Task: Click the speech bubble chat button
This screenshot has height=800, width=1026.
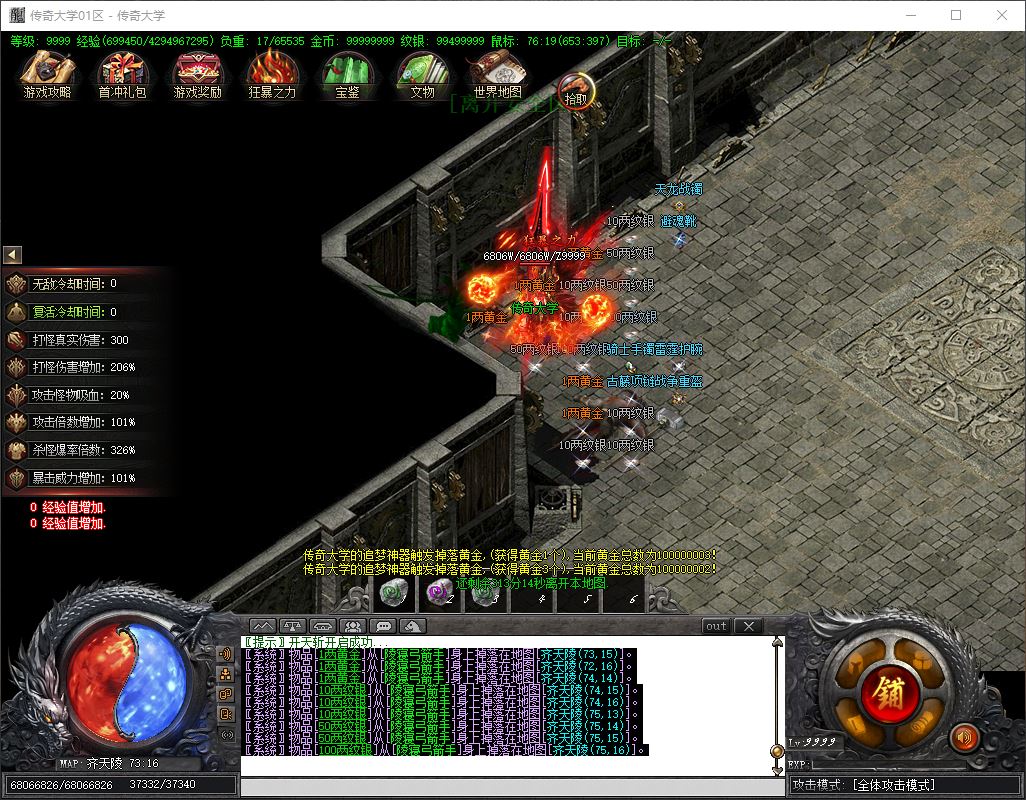Action: (382, 626)
